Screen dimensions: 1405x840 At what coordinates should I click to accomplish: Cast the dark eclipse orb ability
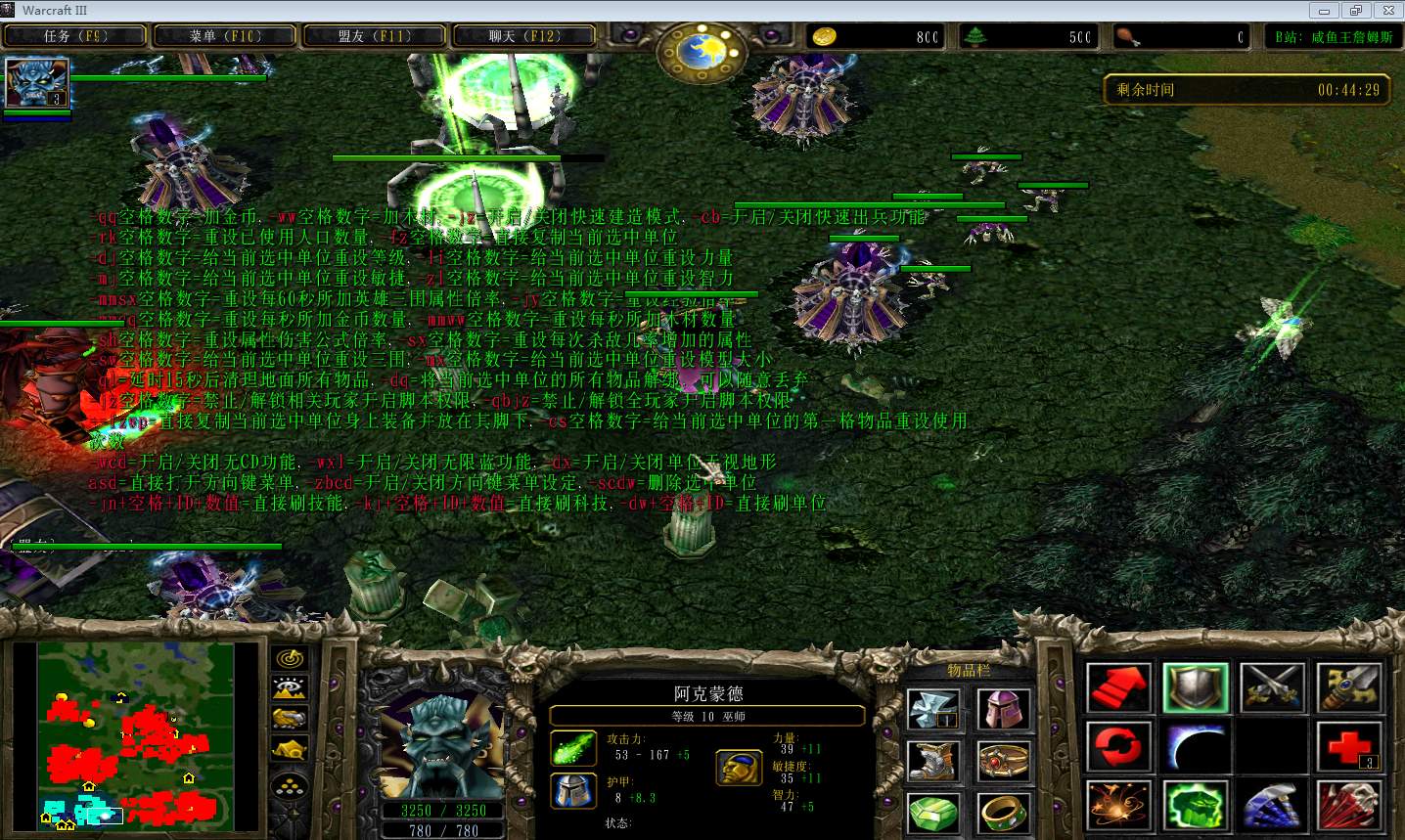pos(1196,748)
